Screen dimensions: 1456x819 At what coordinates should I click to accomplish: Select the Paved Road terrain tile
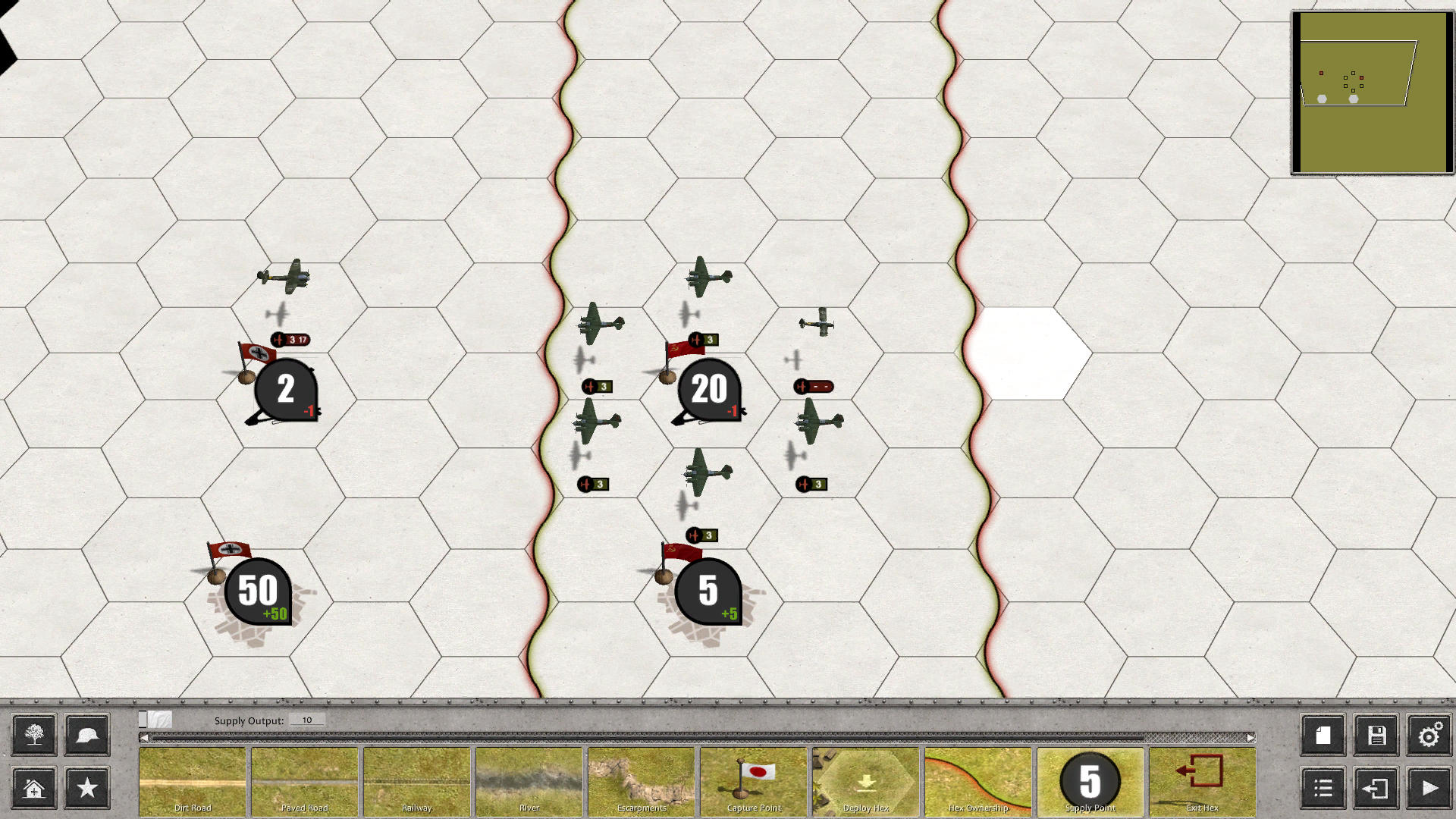click(304, 781)
